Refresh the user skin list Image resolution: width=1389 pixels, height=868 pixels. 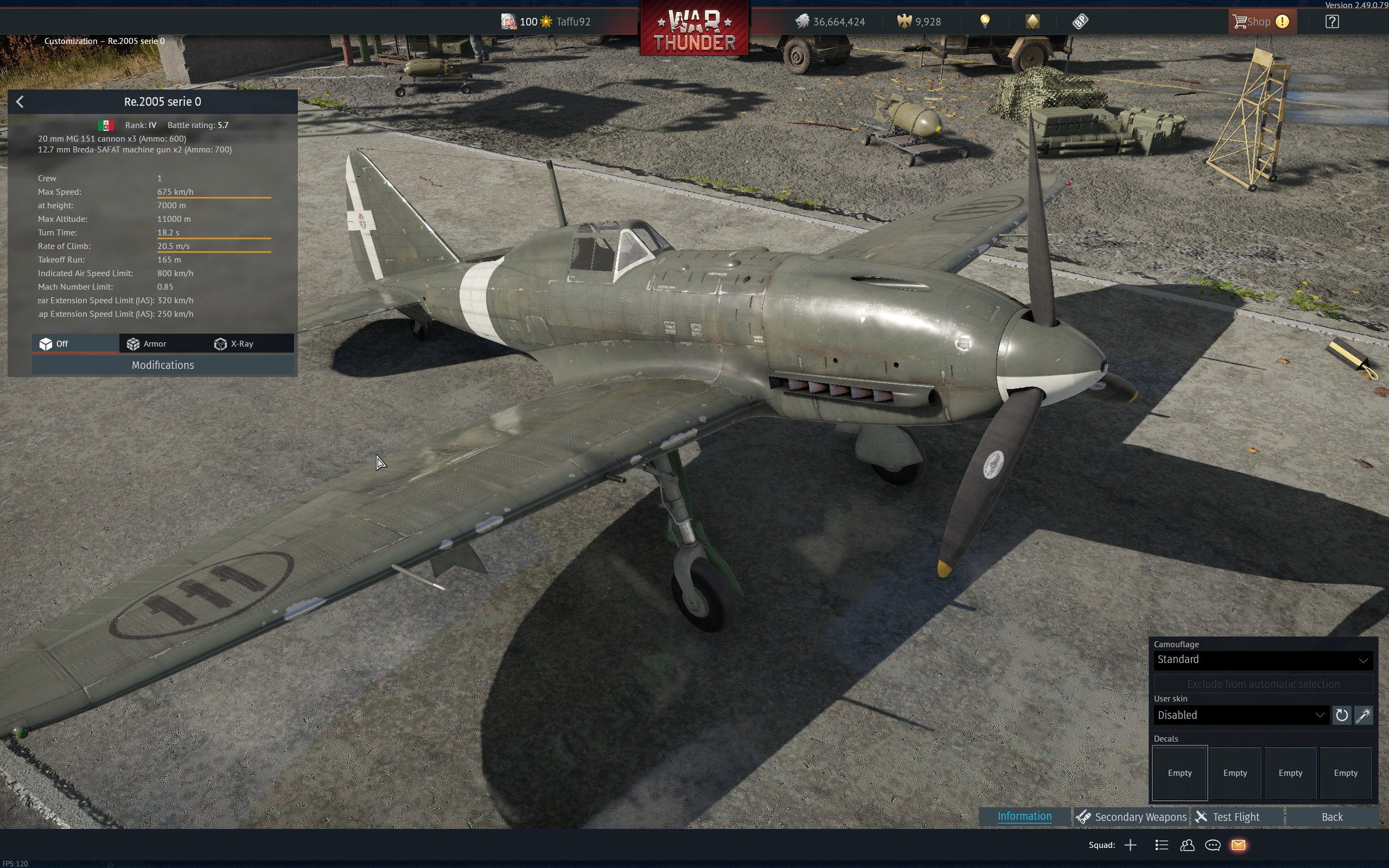(x=1342, y=716)
